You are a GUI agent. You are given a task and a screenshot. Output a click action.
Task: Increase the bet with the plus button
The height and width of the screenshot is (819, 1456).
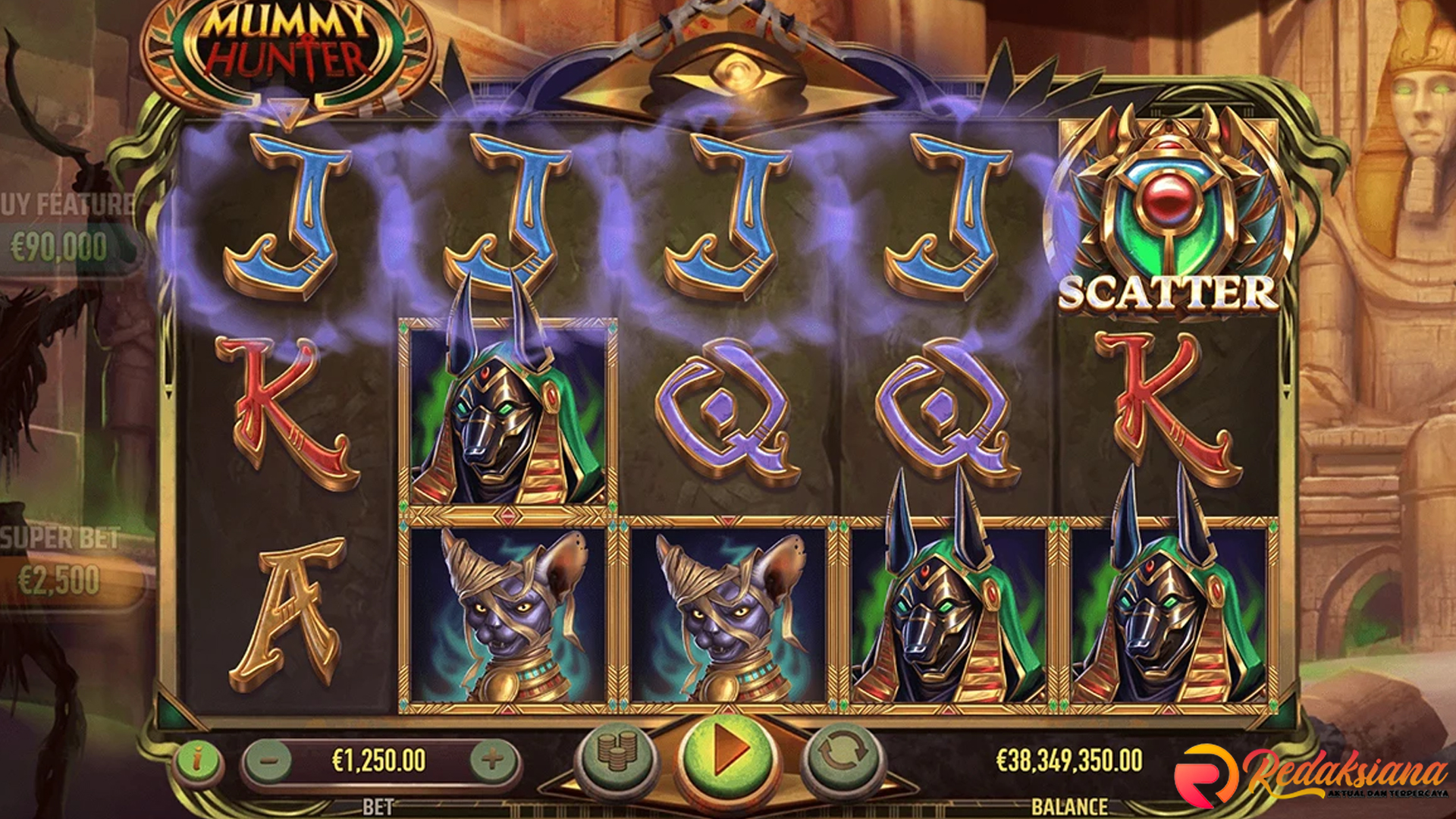pyautogui.click(x=492, y=759)
